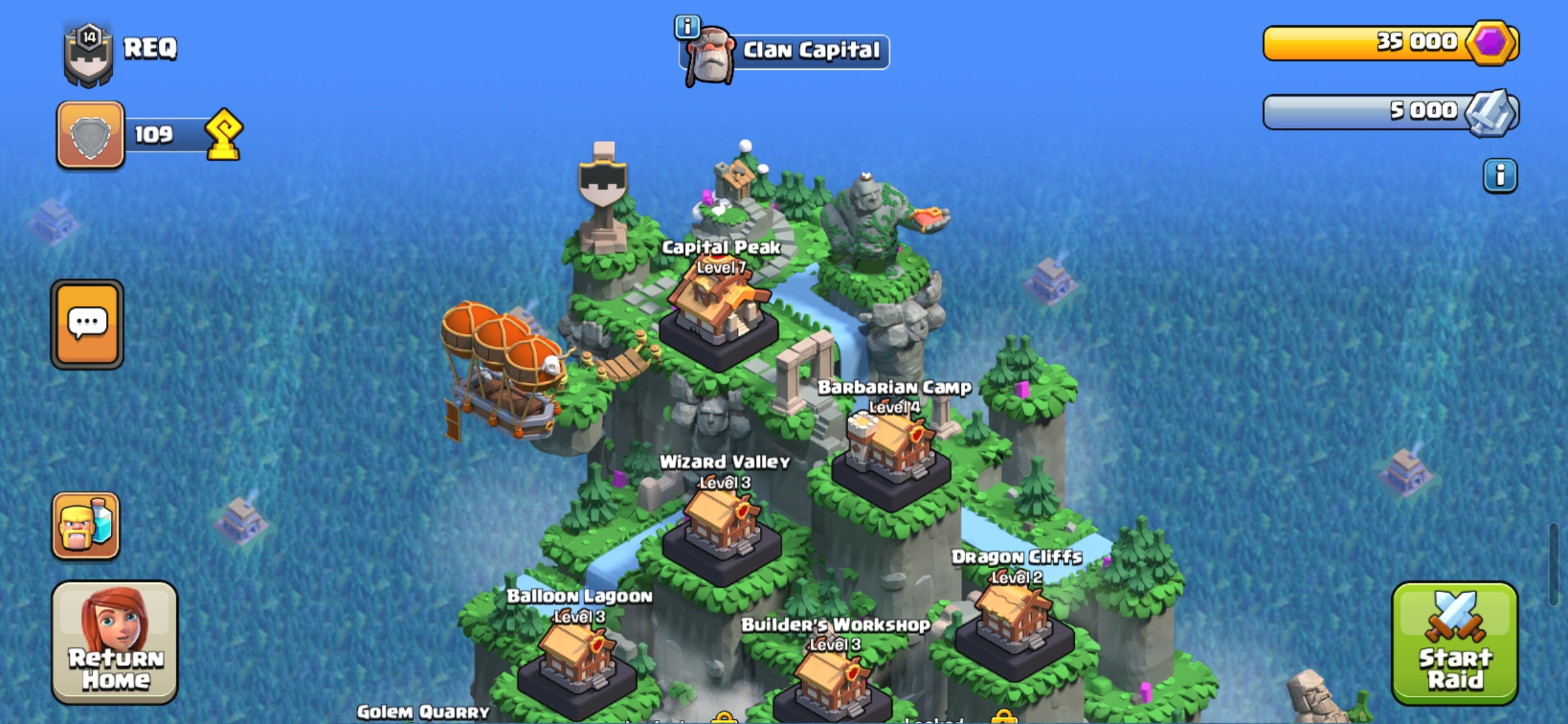The height and width of the screenshot is (724, 1568).
Task: Show info next to Clan Capital title
Action: [687, 27]
